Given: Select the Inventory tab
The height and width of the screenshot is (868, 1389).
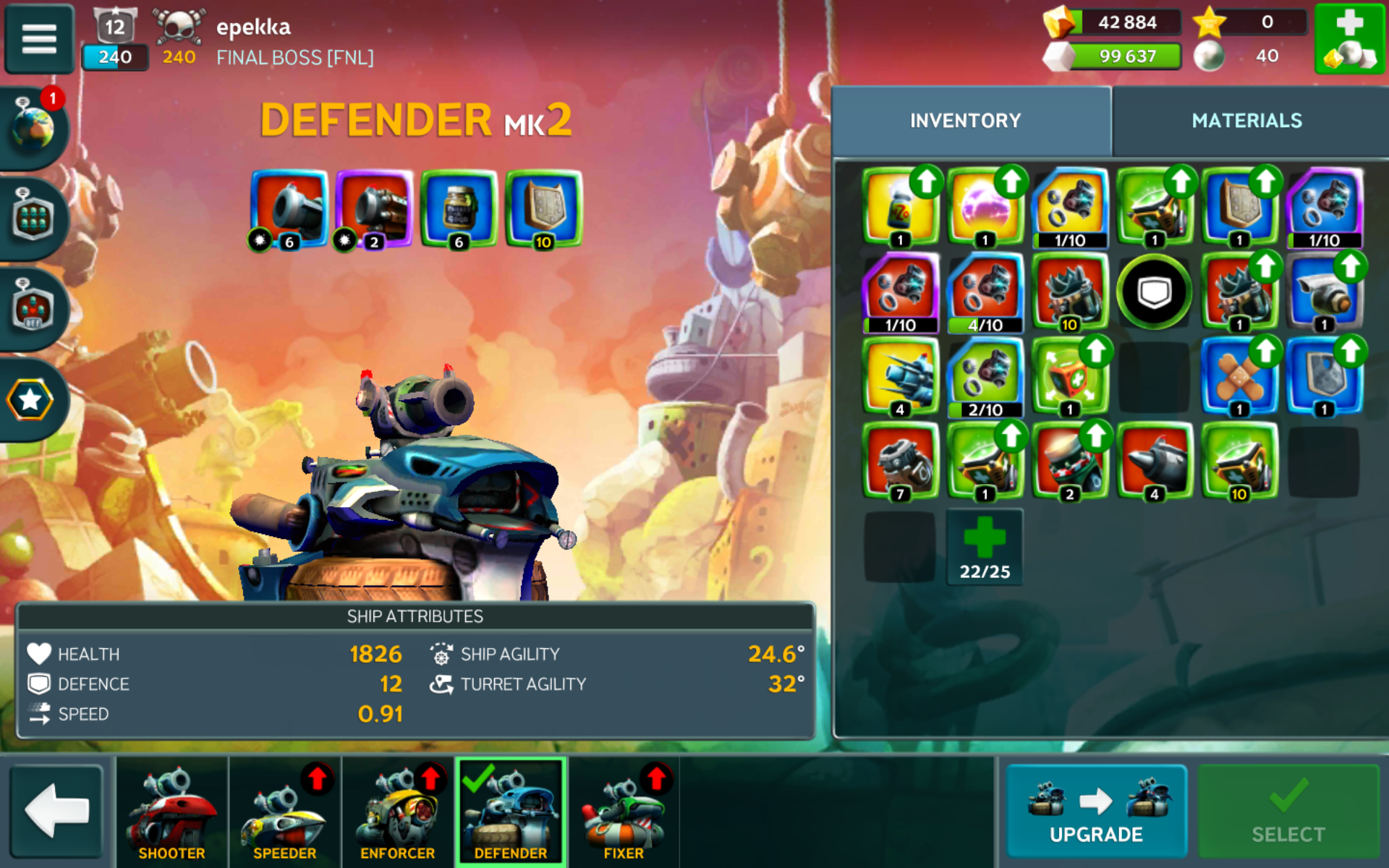Looking at the screenshot, I should tap(965, 121).
